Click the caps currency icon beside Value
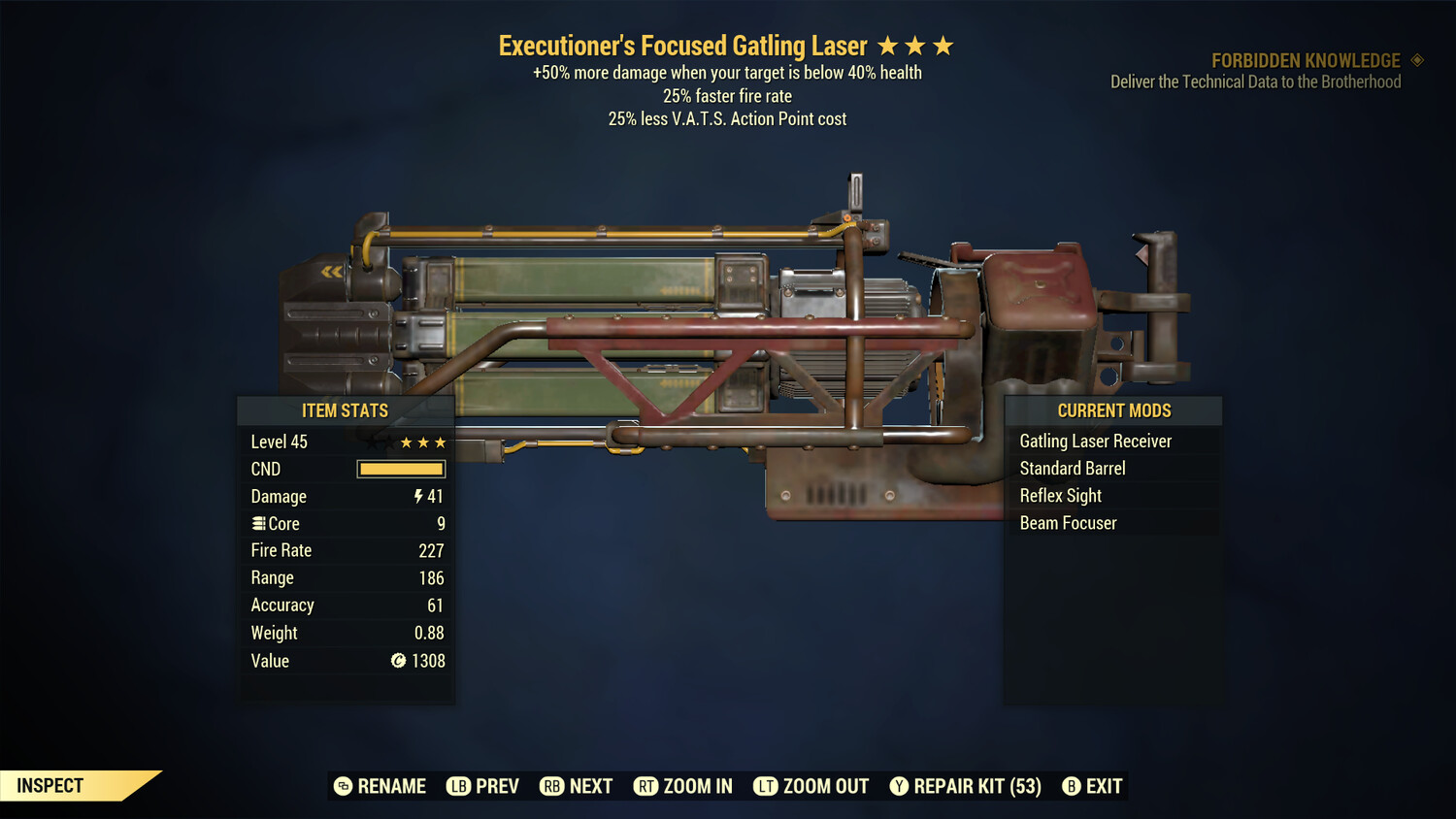 (x=398, y=661)
